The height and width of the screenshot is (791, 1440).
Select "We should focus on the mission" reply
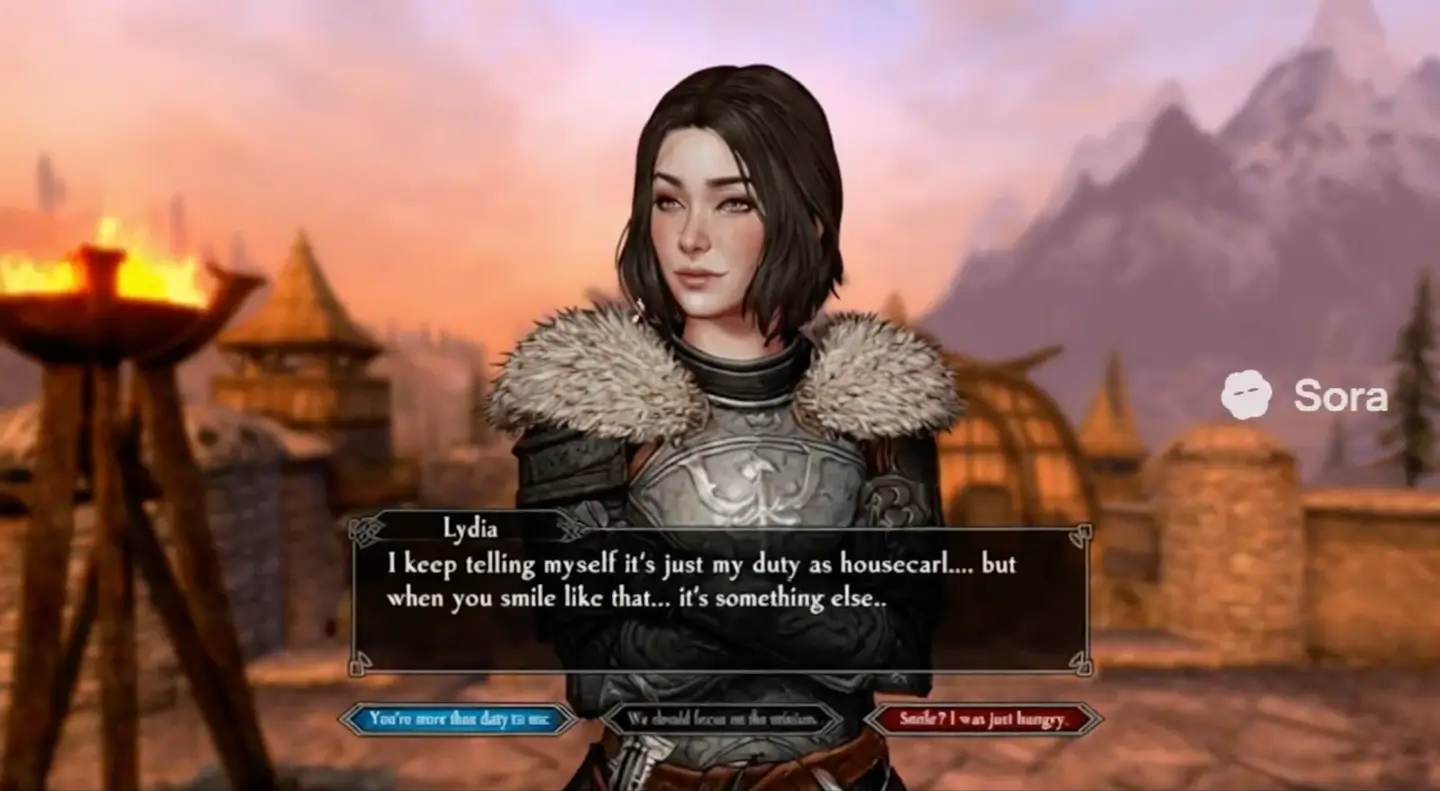pyautogui.click(x=720, y=718)
